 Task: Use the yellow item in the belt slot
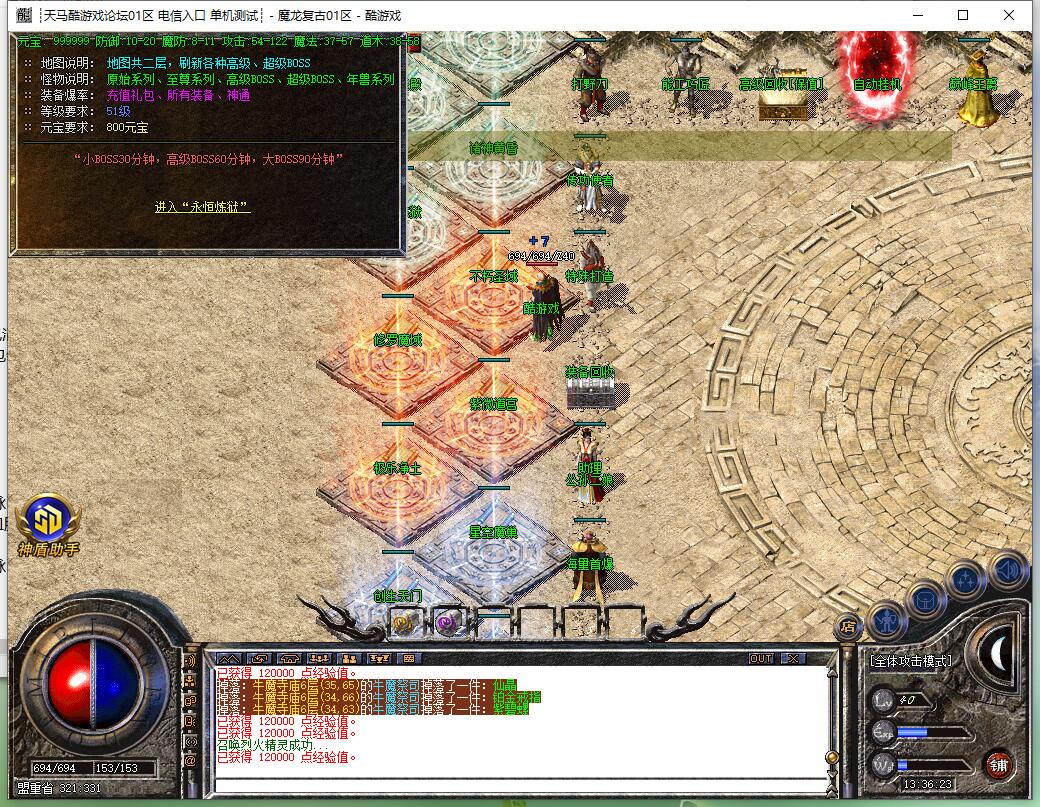[x=404, y=623]
